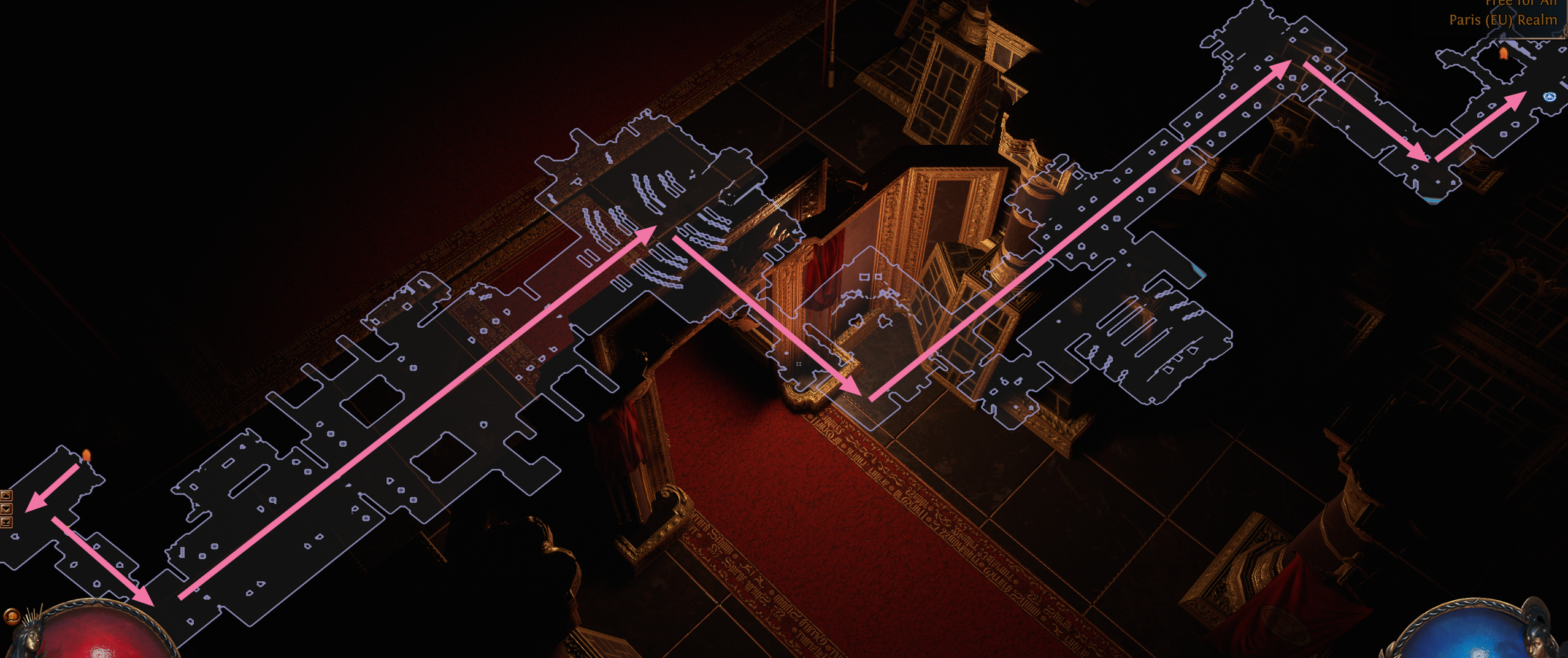Click the statue figurehead beside the life globe

31,640
